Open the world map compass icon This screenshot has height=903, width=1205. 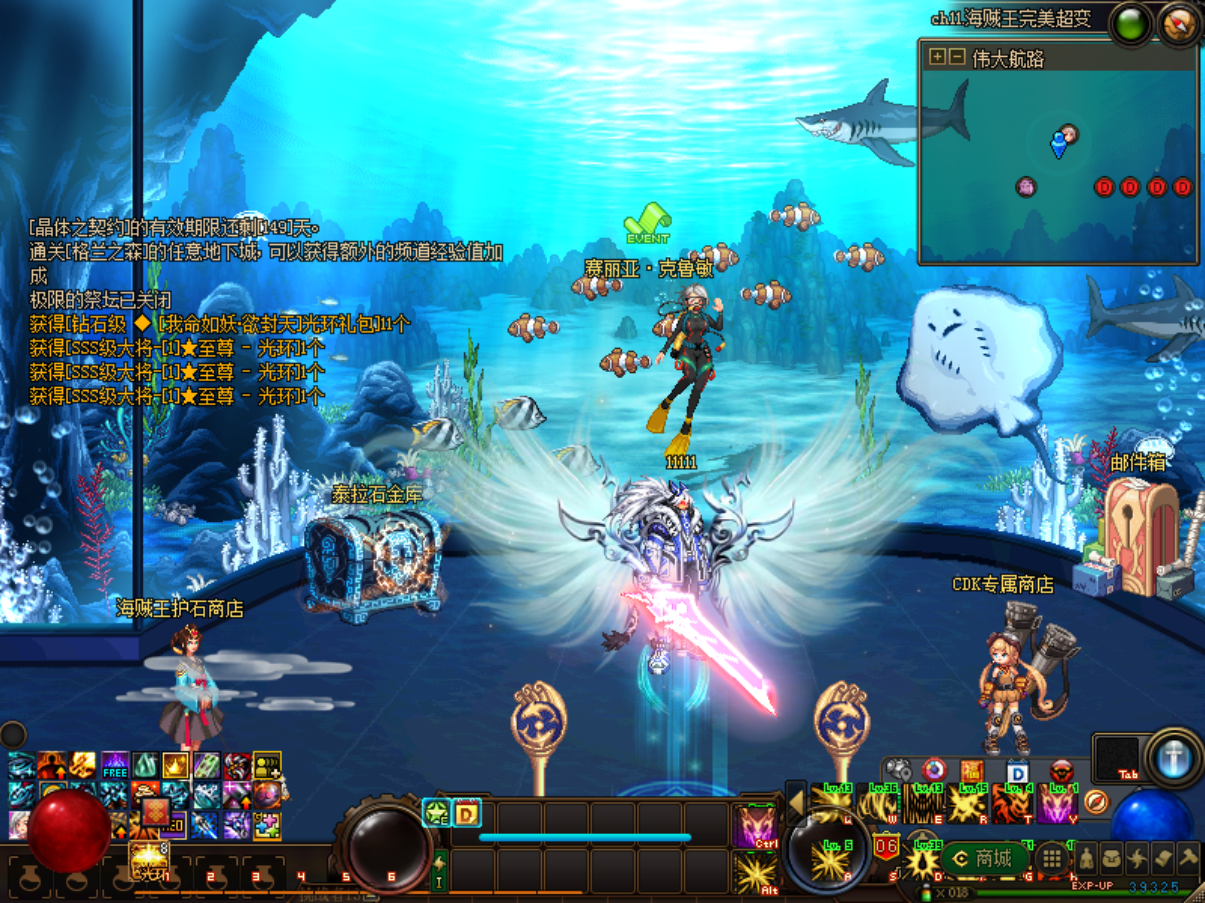(x=1179, y=25)
